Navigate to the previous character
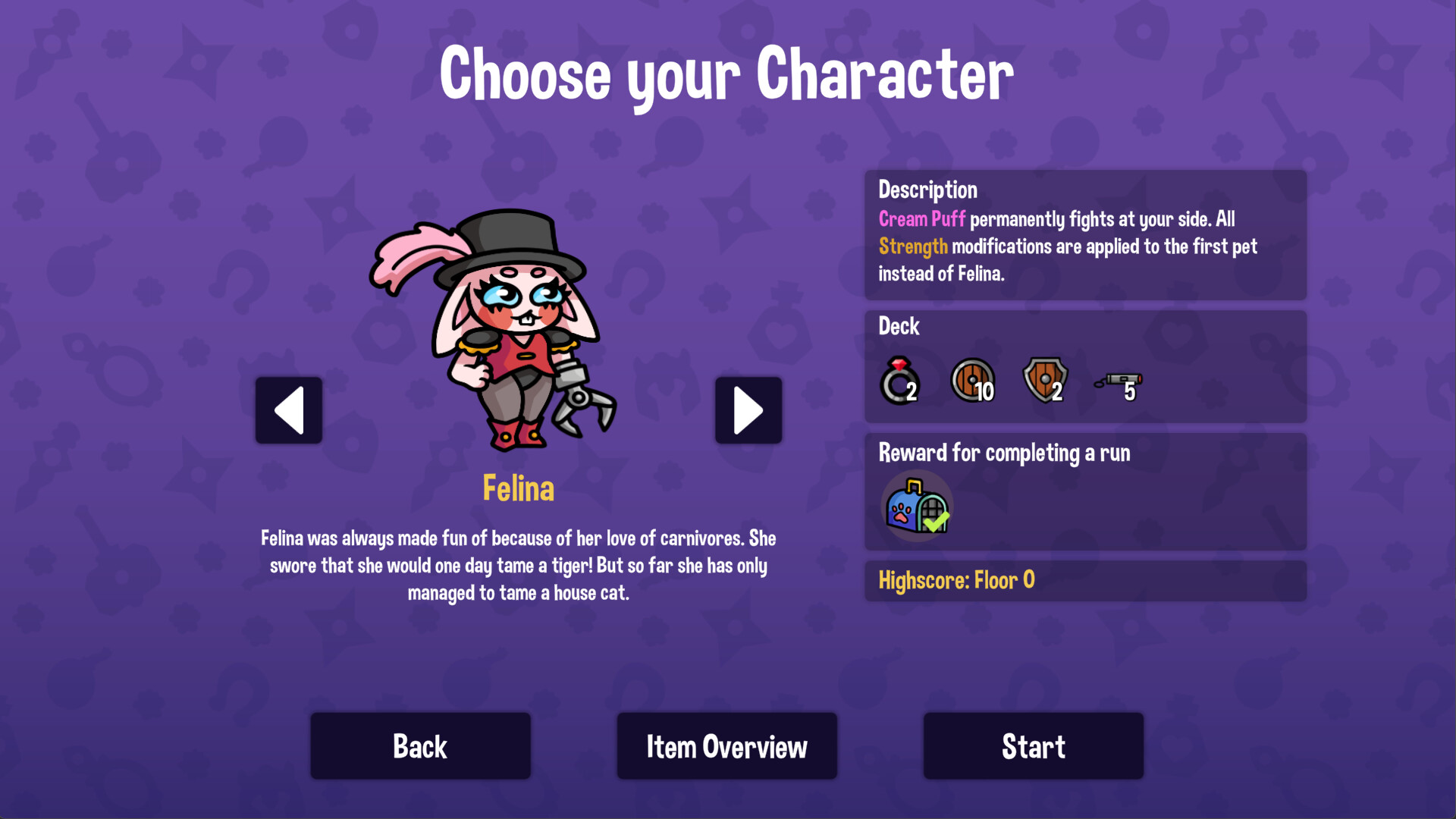This screenshot has width=1456, height=819. coord(288,410)
